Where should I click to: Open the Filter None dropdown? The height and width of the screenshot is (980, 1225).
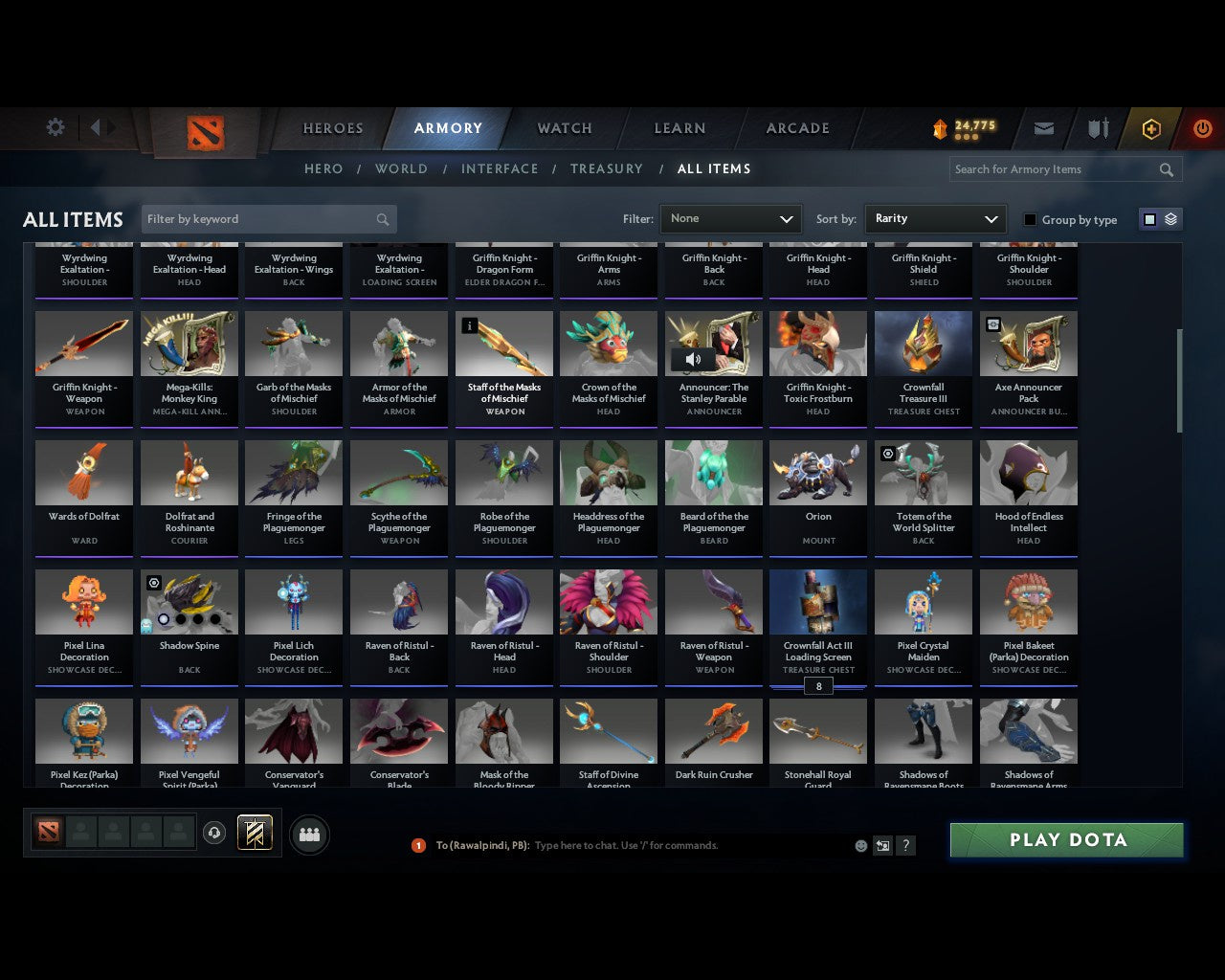(x=730, y=218)
